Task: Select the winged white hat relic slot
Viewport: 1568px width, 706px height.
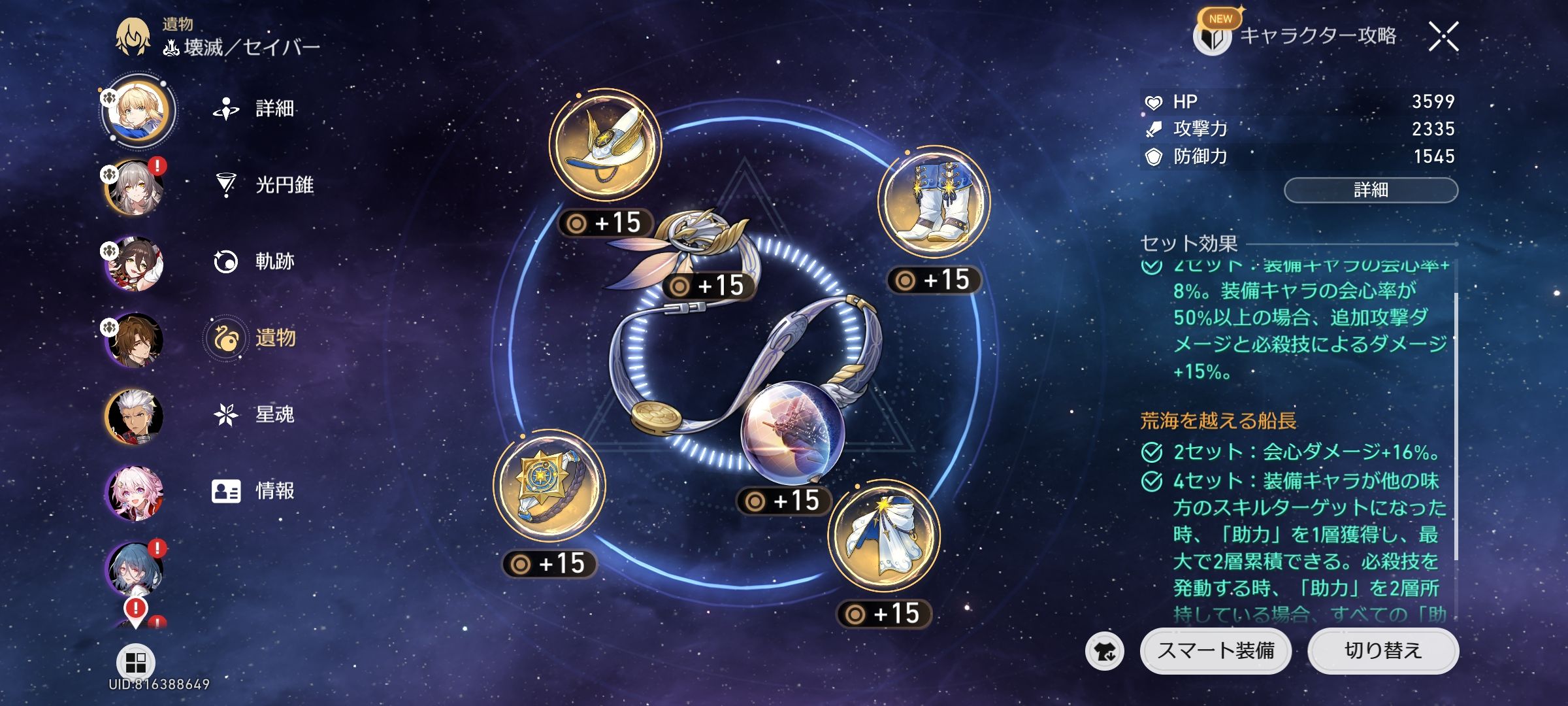Action: pos(605,145)
